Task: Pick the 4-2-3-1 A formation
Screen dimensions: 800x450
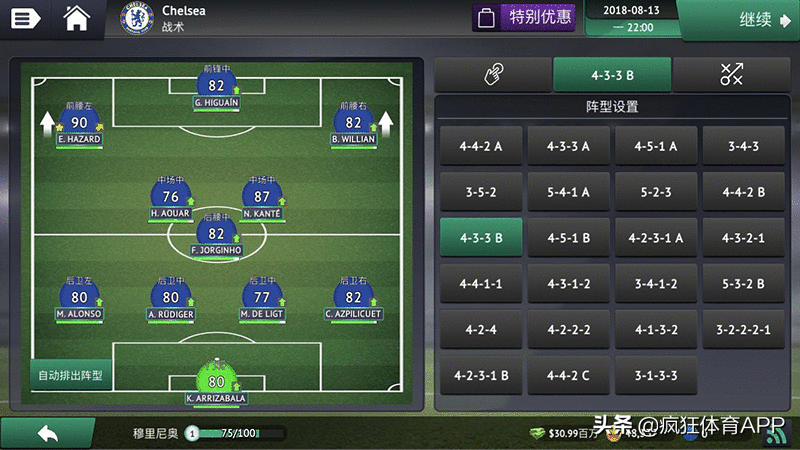Action: [656, 238]
